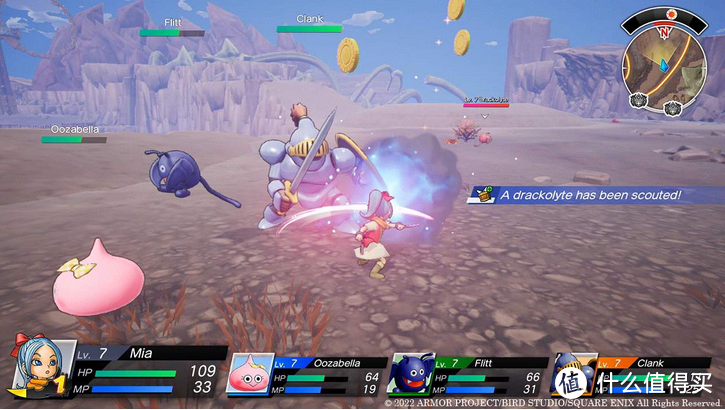Select Flitt's party portrait
Viewport: 725px width, 410px height.
point(411,376)
